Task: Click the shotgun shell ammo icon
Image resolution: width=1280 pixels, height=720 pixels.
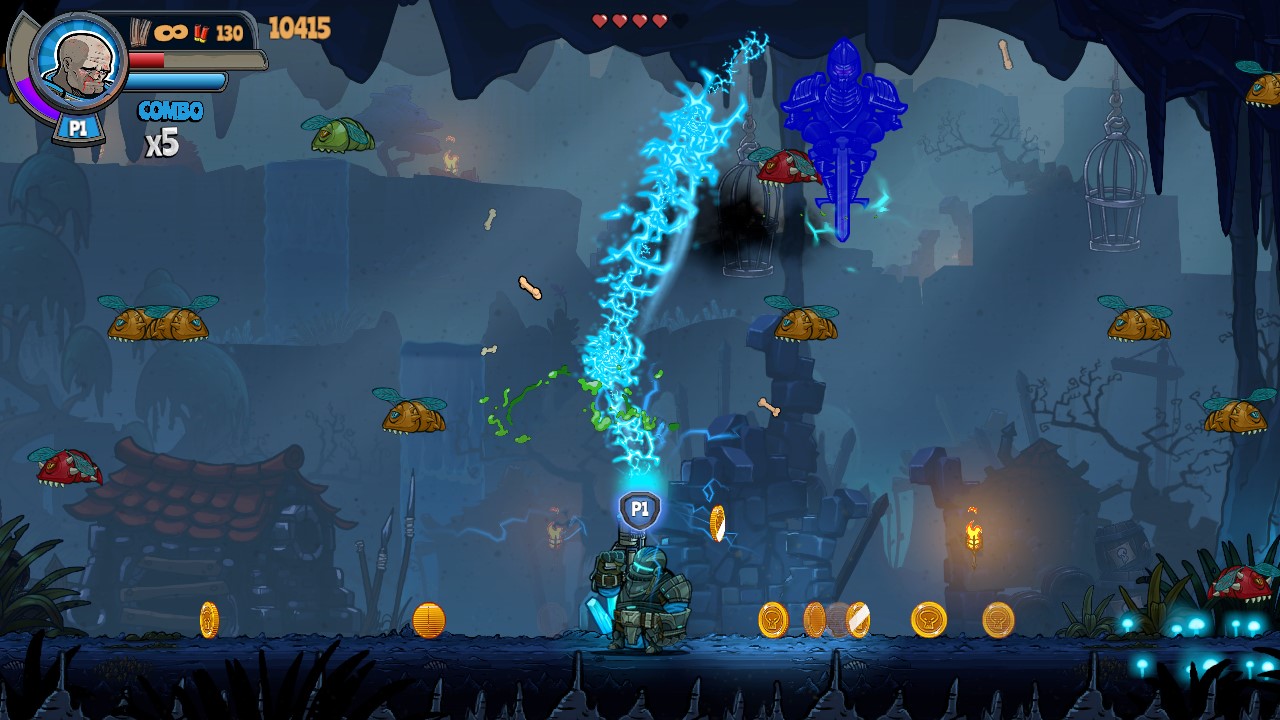Action: tap(201, 31)
